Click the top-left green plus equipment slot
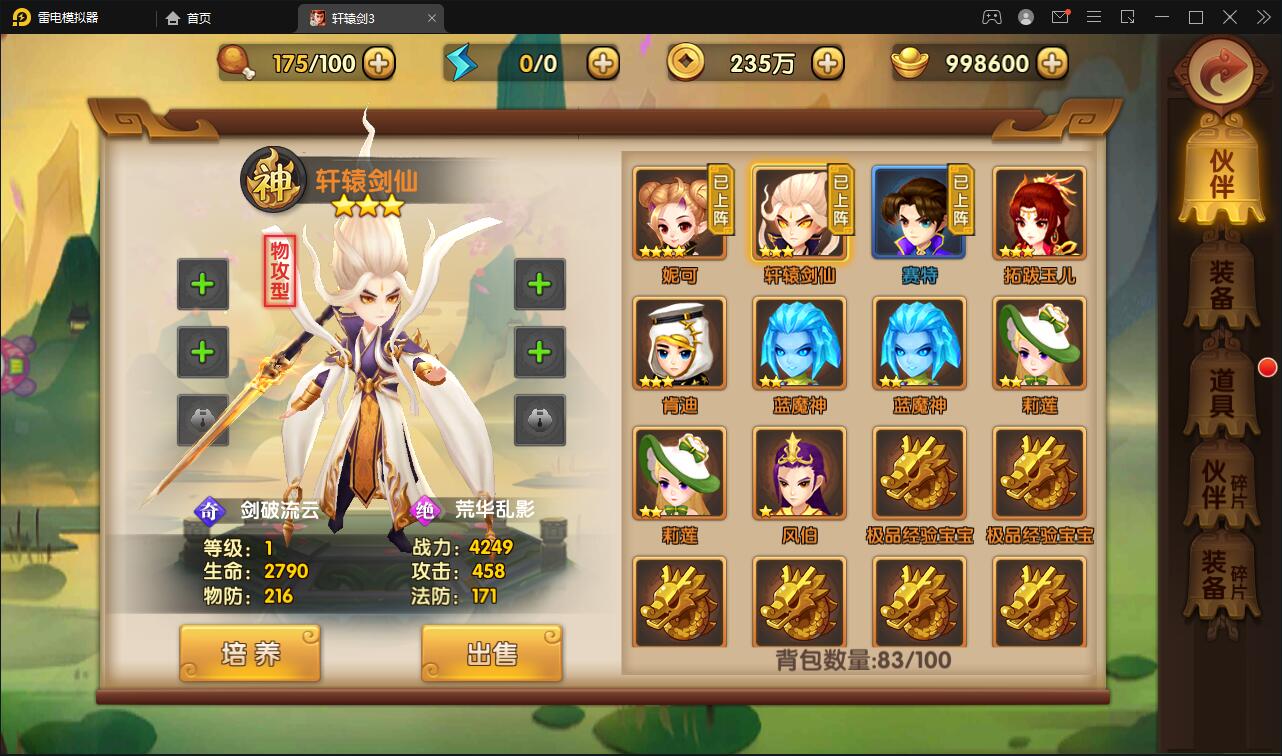The width and height of the screenshot is (1282, 756). [x=203, y=285]
